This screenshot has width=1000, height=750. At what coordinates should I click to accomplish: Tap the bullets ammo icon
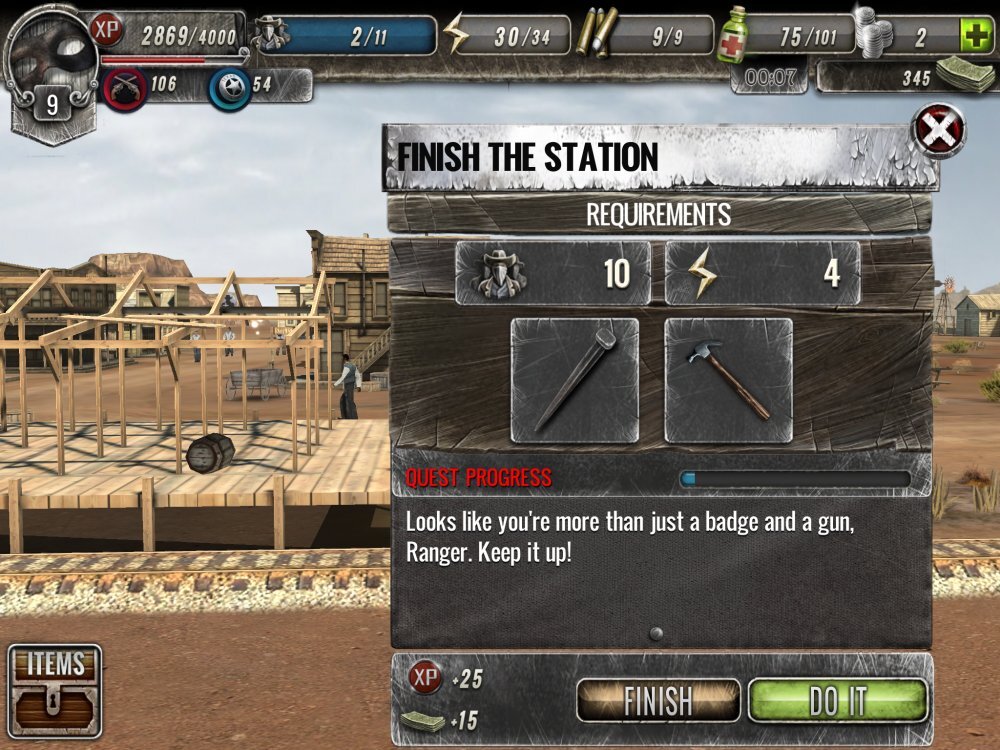[x=596, y=33]
